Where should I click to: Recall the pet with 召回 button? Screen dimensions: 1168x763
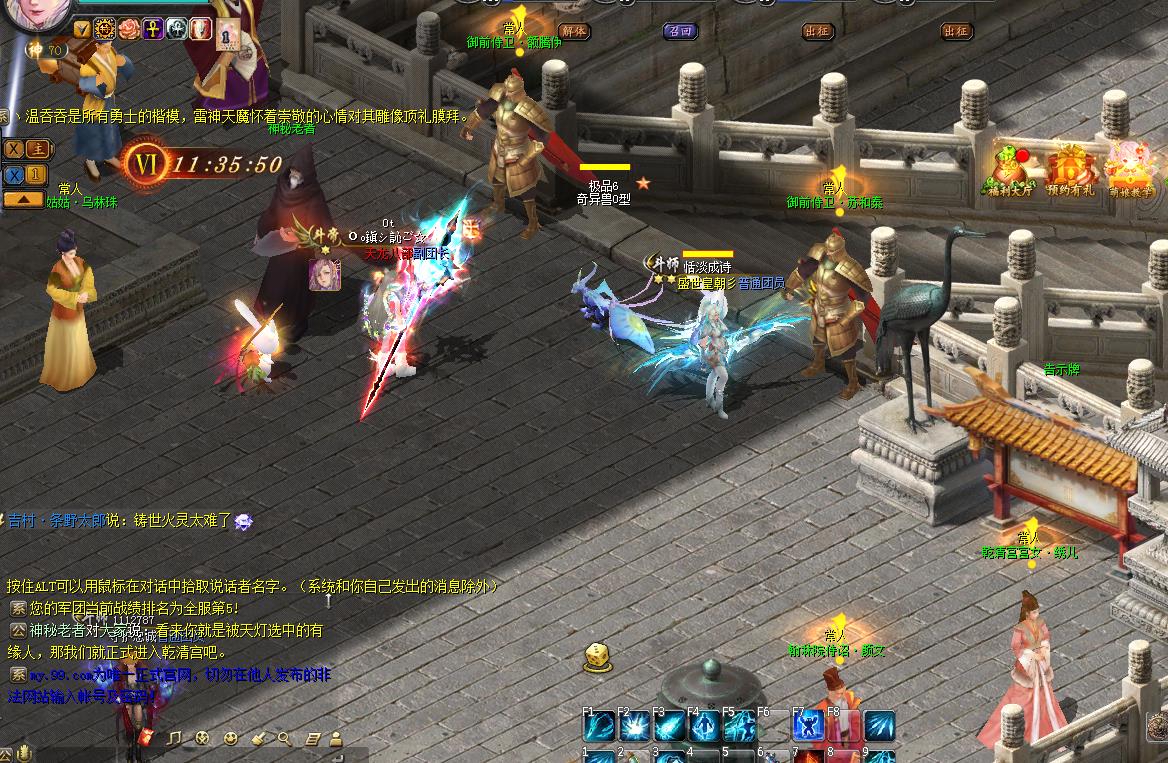[680, 31]
